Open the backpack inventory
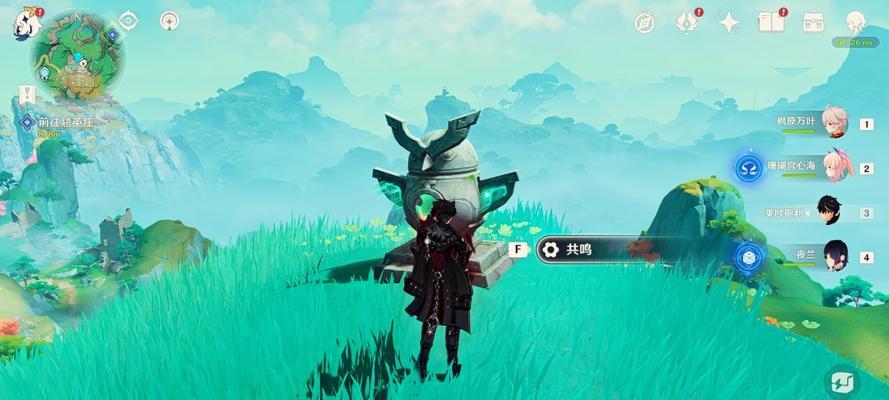The width and height of the screenshot is (889, 400). tap(811, 22)
